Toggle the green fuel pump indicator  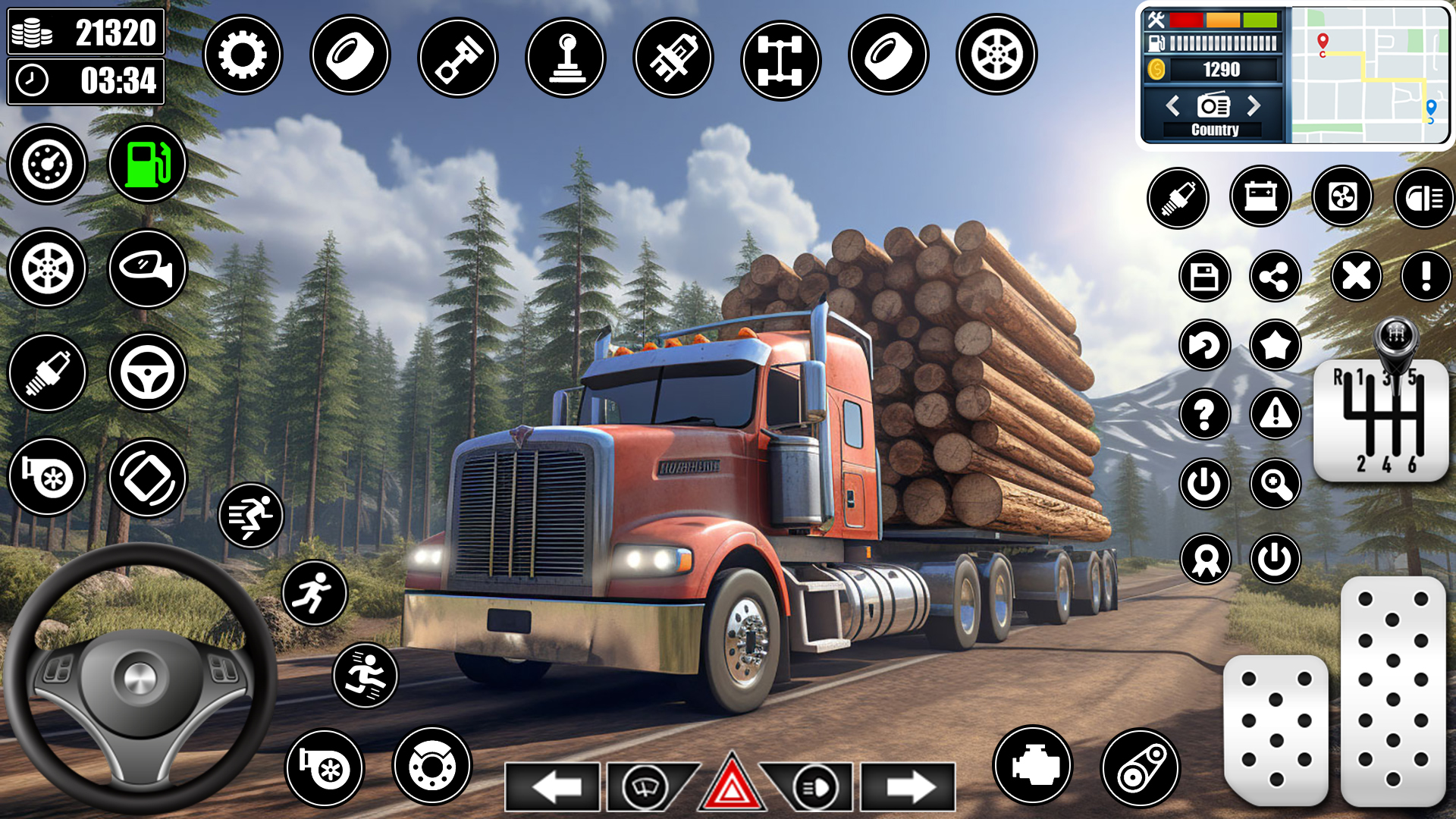[146, 162]
